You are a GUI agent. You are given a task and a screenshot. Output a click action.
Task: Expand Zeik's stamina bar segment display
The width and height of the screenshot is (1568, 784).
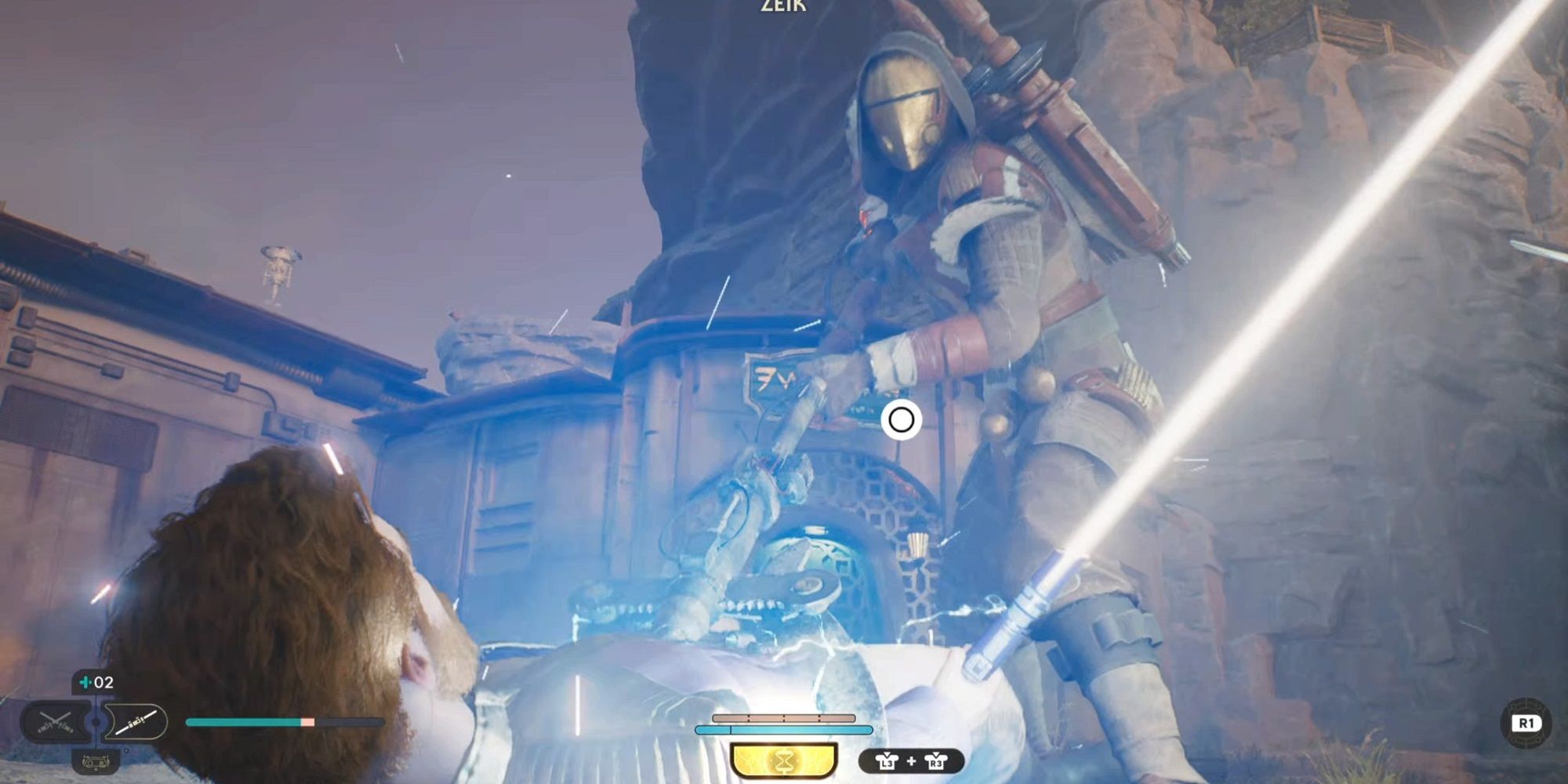click(784, 717)
